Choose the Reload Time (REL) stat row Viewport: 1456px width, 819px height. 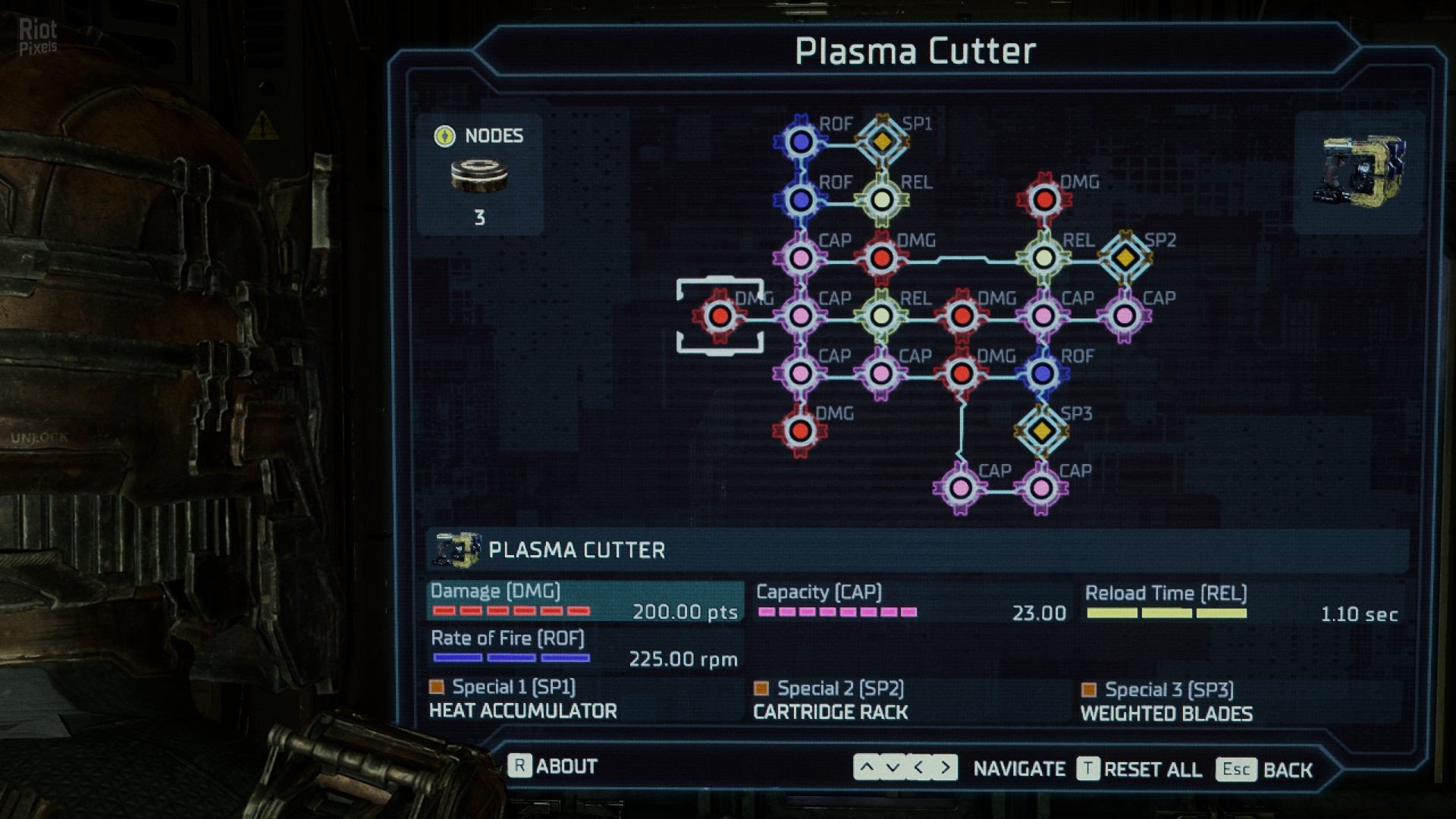1241,603
